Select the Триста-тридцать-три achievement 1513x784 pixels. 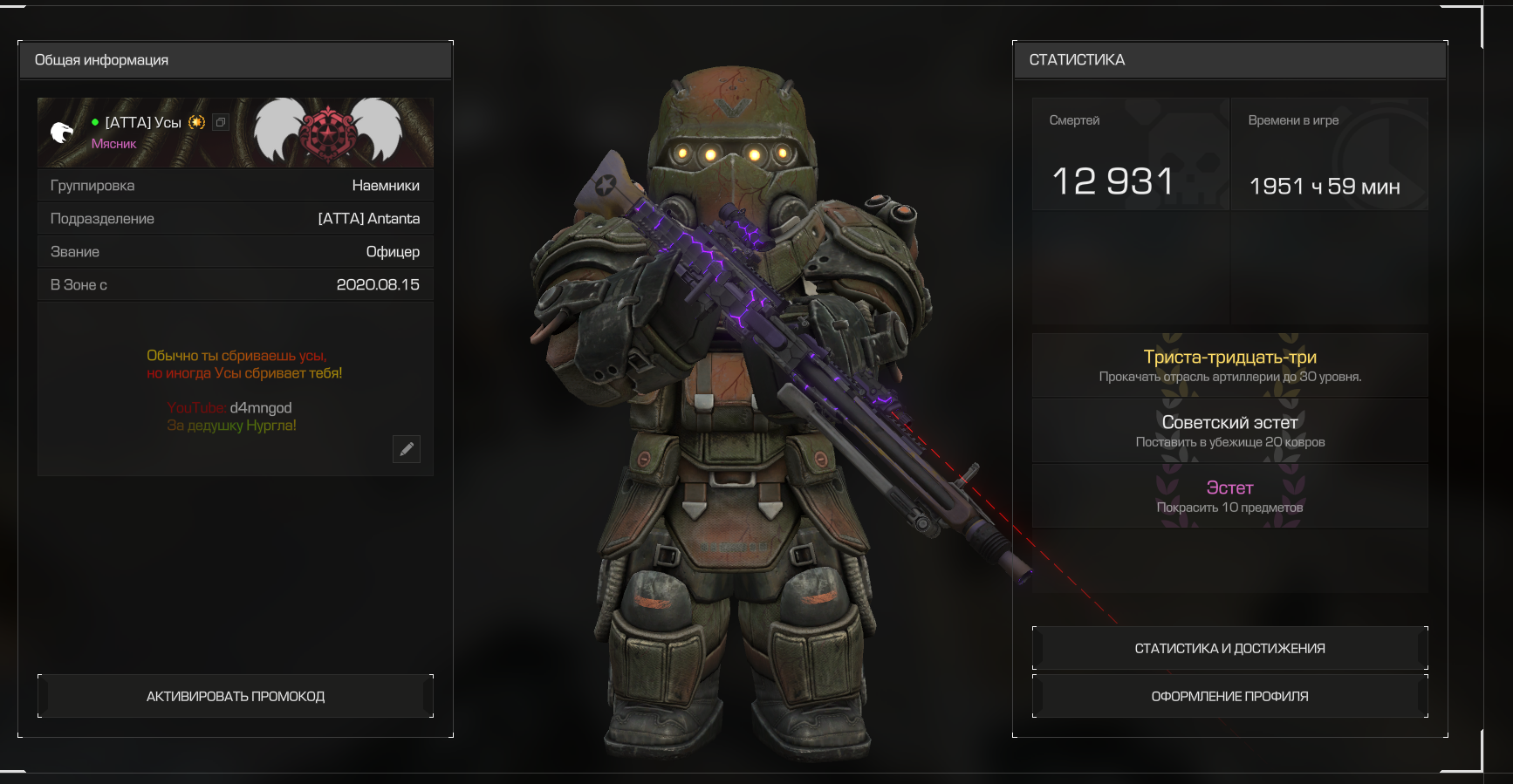pos(1229,365)
